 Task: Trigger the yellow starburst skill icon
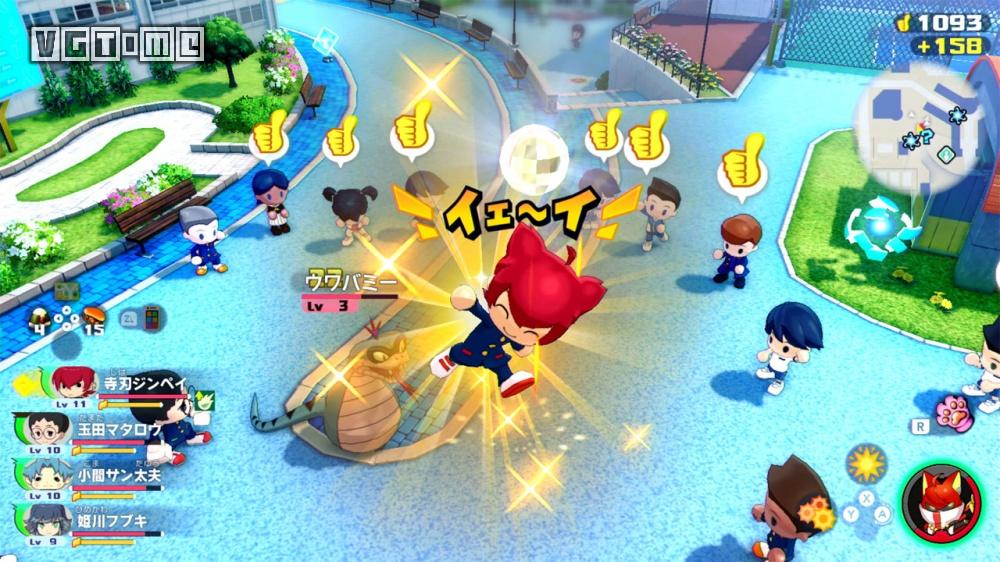point(865,463)
